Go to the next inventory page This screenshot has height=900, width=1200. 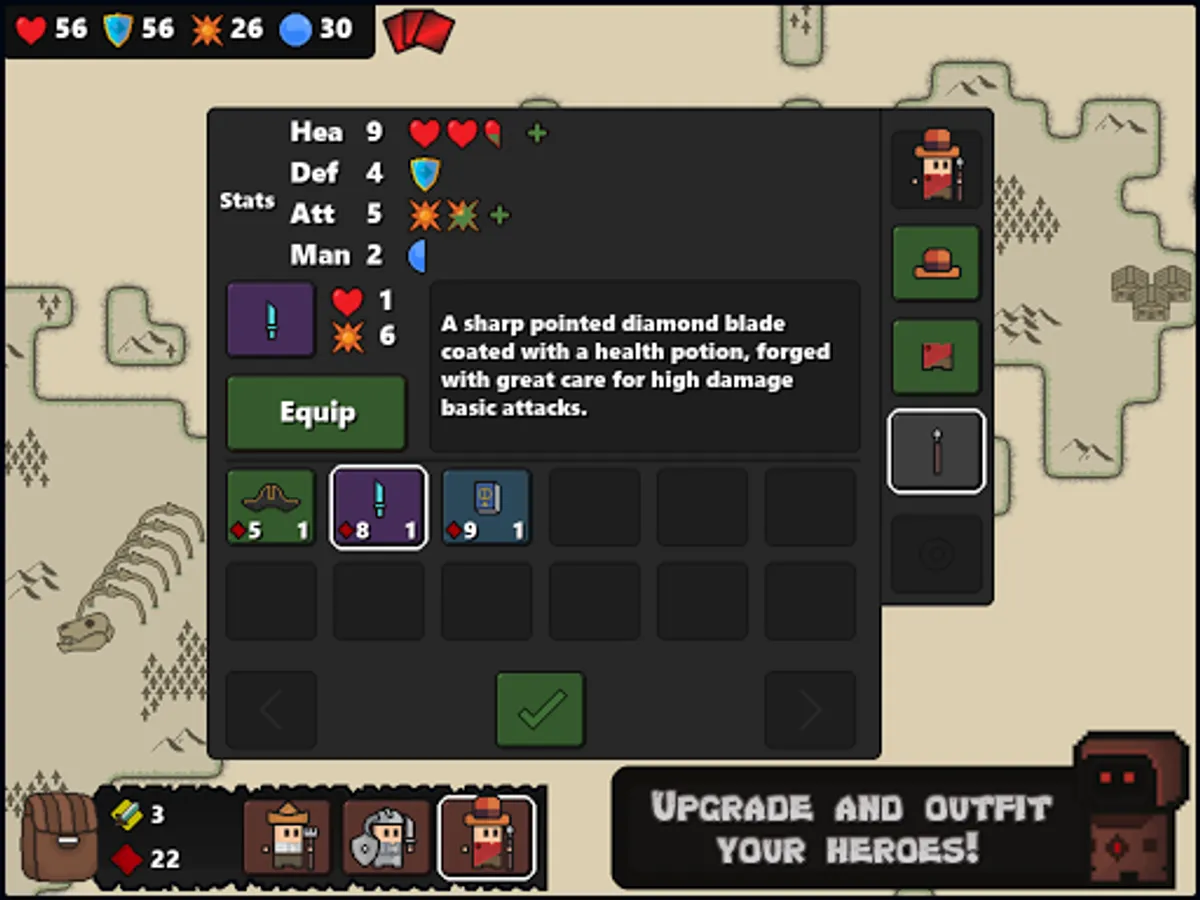(x=810, y=709)
